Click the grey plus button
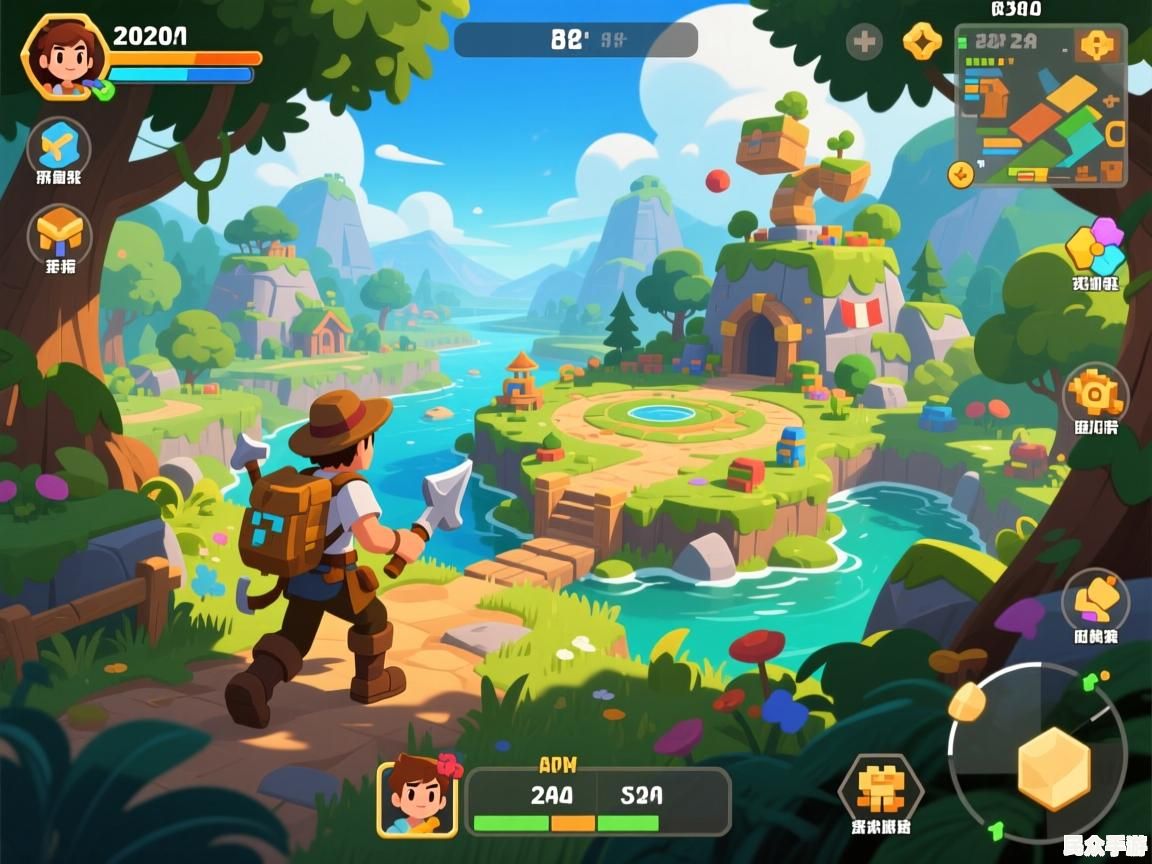Screen dimensions: 1152x864 [864, 42]
